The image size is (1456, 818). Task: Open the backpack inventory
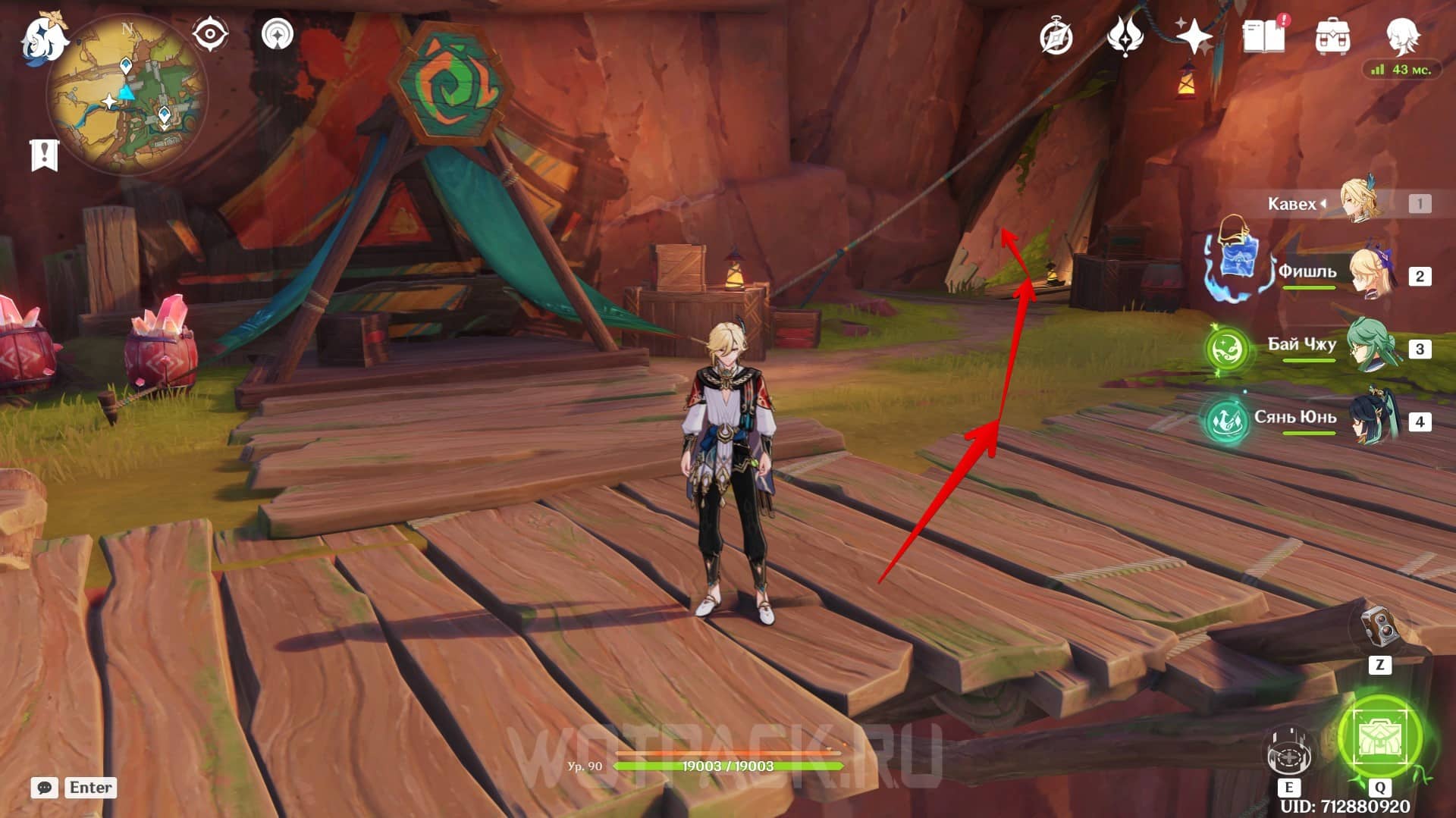pos(1332,36)
